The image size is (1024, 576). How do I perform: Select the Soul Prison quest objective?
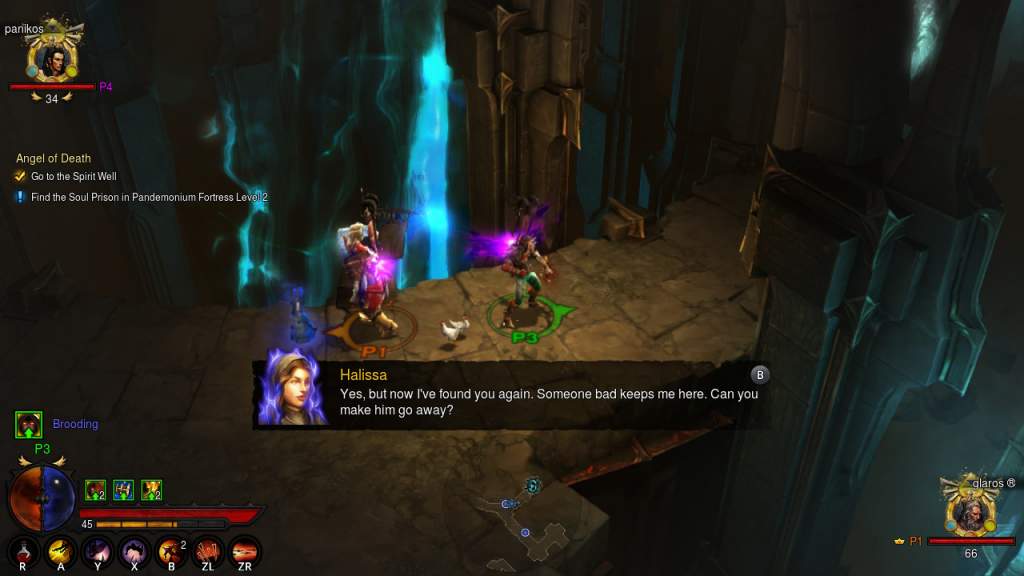pyautogui.click(x=148, y=197)
